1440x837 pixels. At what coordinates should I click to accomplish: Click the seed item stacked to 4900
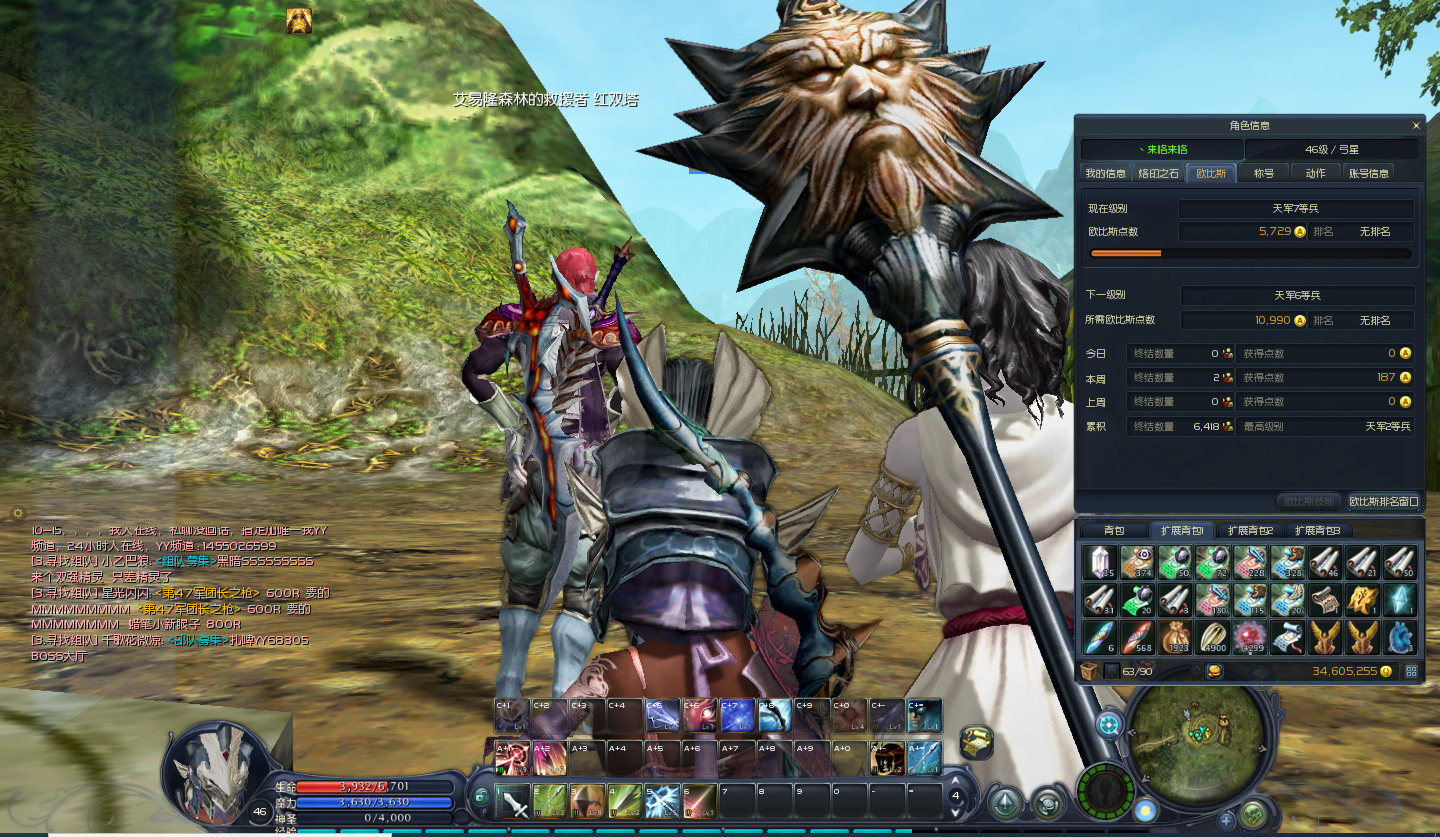click(x=1212, y=637)
